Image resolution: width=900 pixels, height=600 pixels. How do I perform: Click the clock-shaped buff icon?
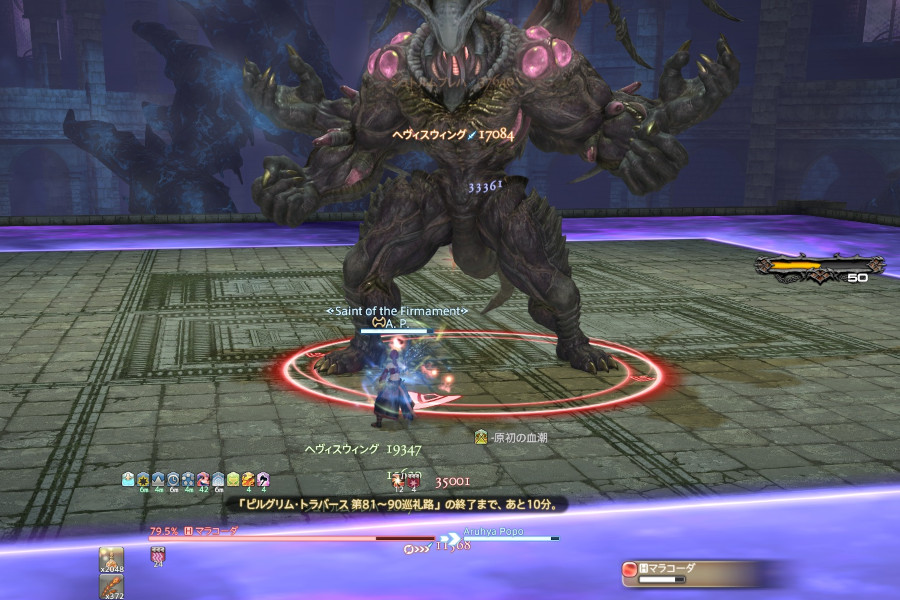click(172, 479)
